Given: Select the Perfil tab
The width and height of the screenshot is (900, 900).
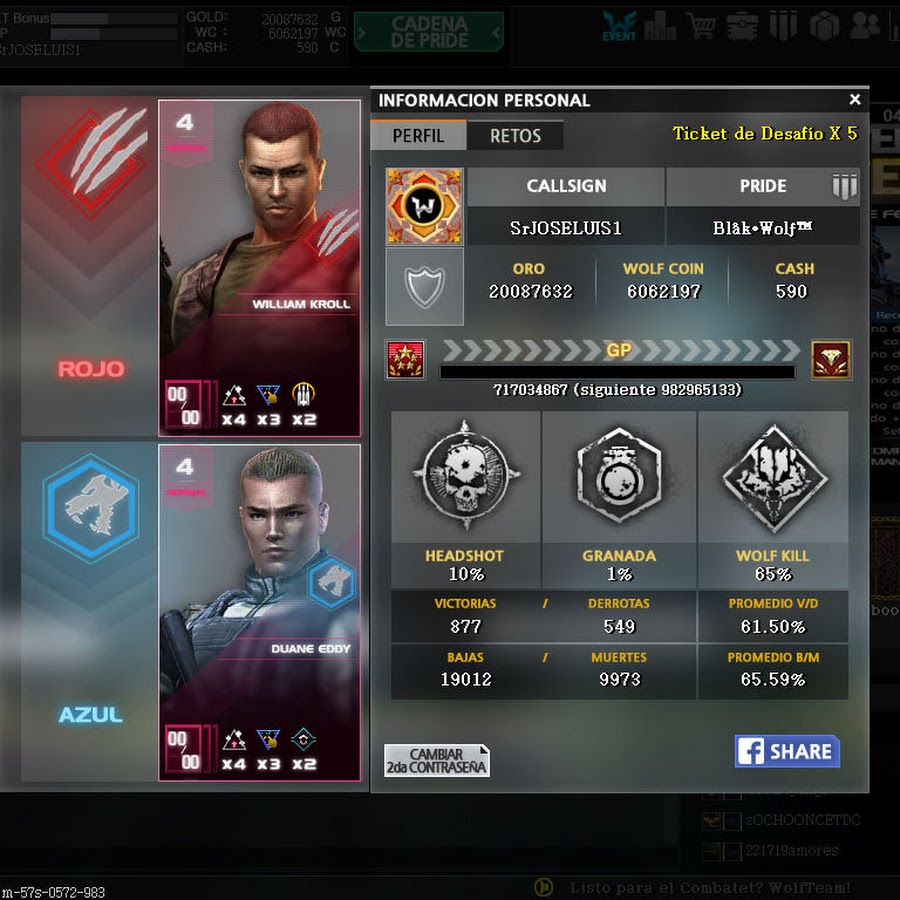Looking at the screenshot, I should point(418,136).
